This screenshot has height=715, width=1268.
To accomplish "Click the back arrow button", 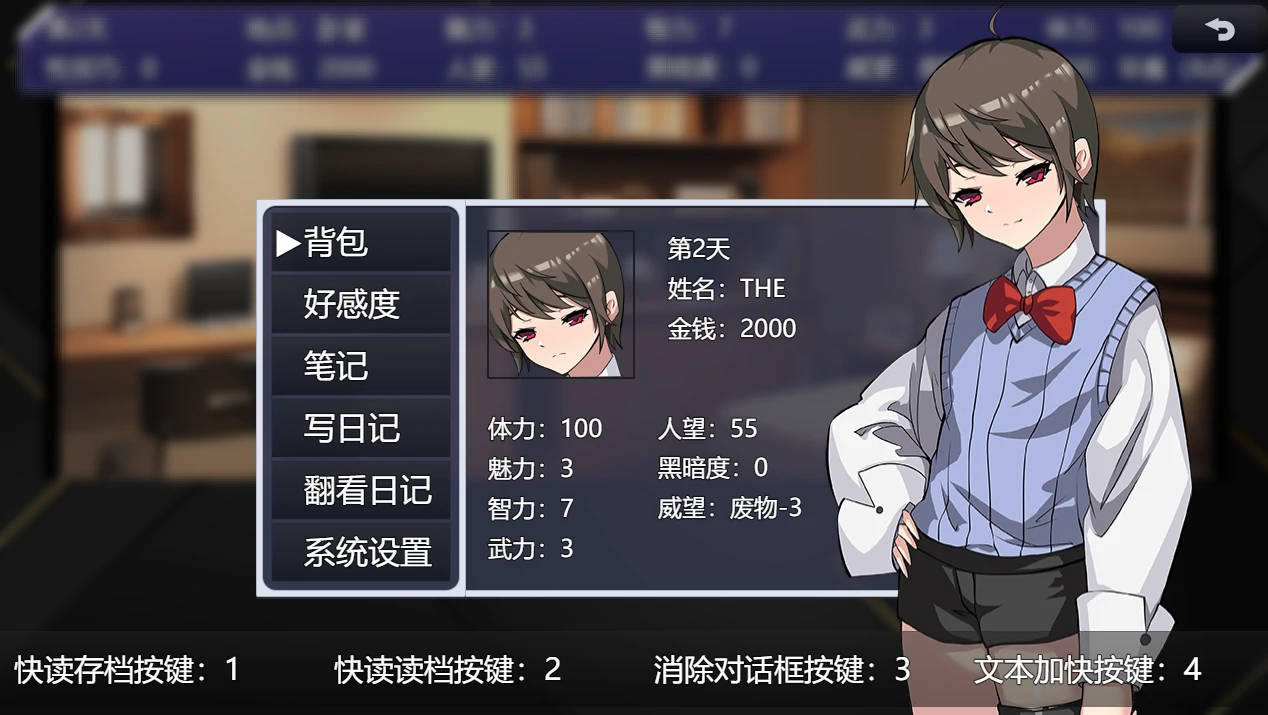I will click(x=1219, y=30).
